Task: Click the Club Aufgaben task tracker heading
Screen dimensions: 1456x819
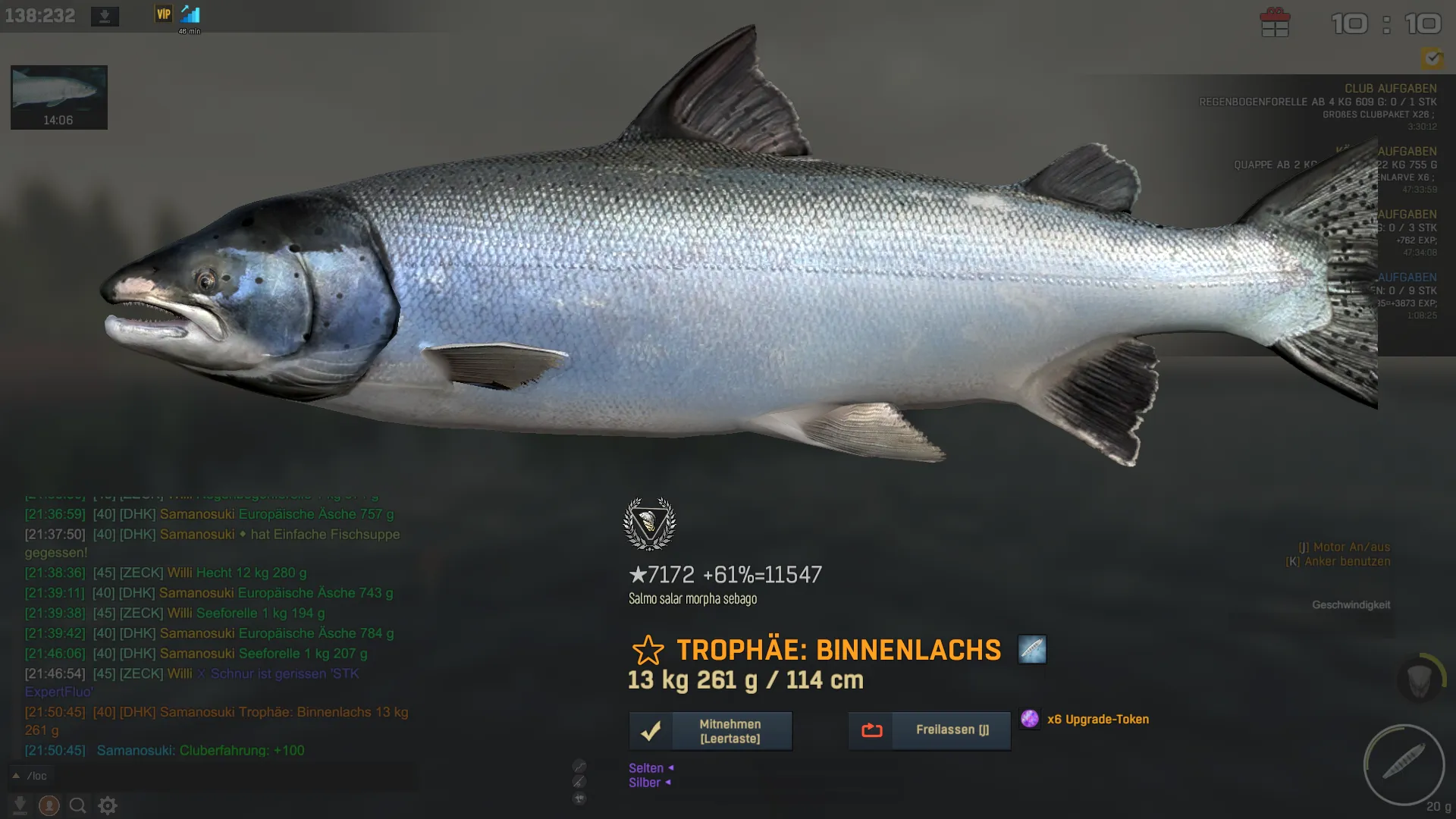Action: (x=1390, y=89)
